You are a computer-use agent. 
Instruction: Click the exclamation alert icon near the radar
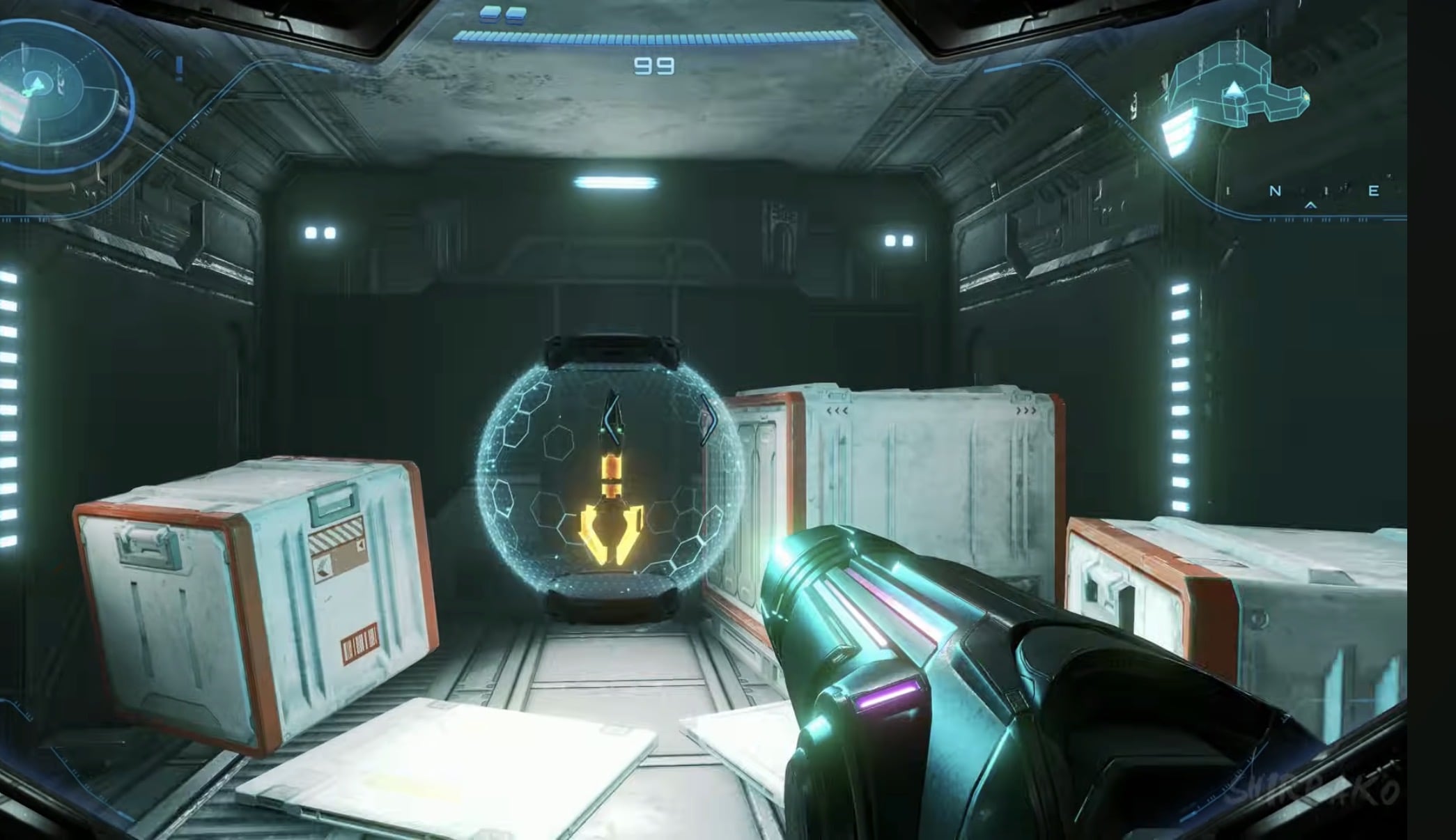178,69
